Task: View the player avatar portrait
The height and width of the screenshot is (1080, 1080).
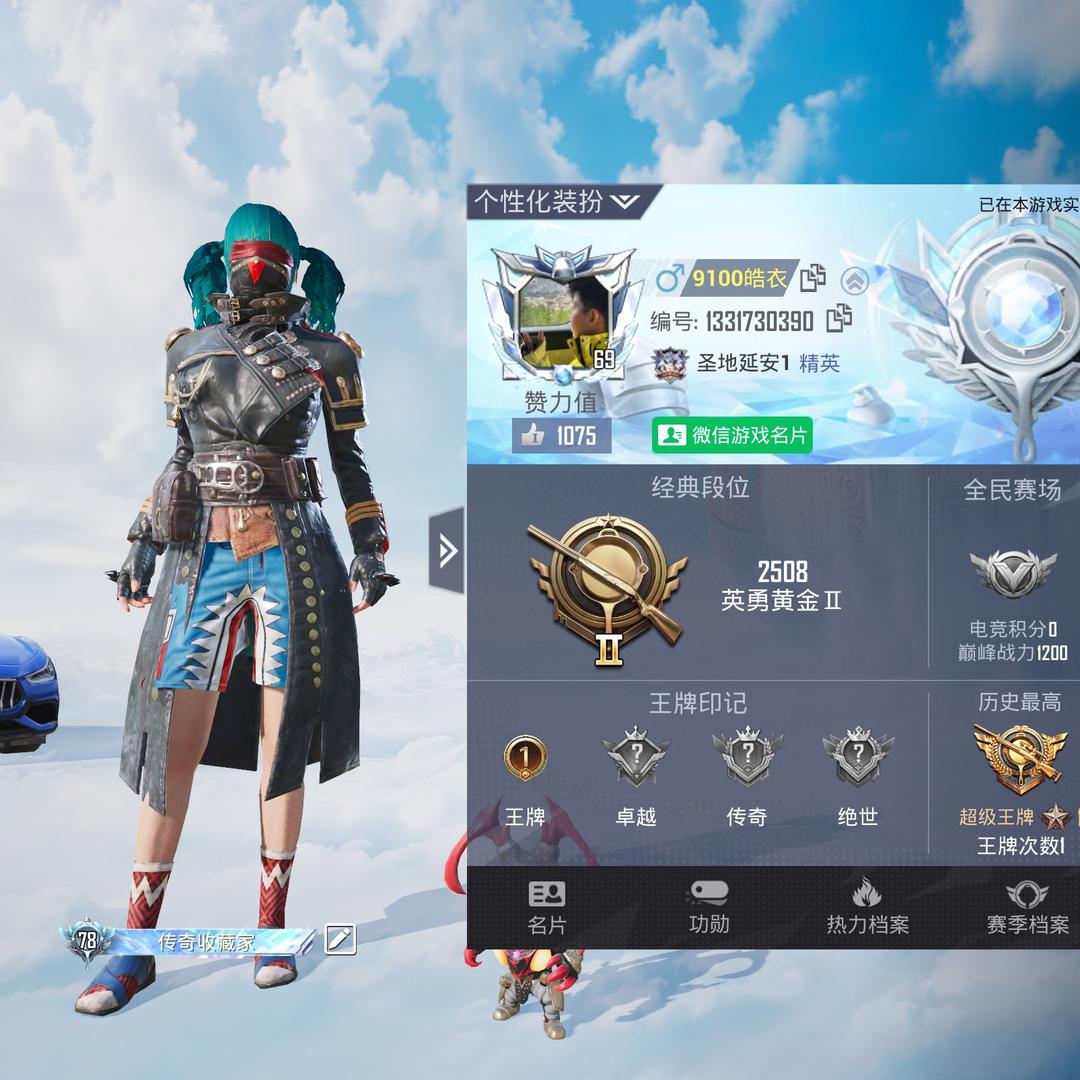Action: click(x=561, y=316)
